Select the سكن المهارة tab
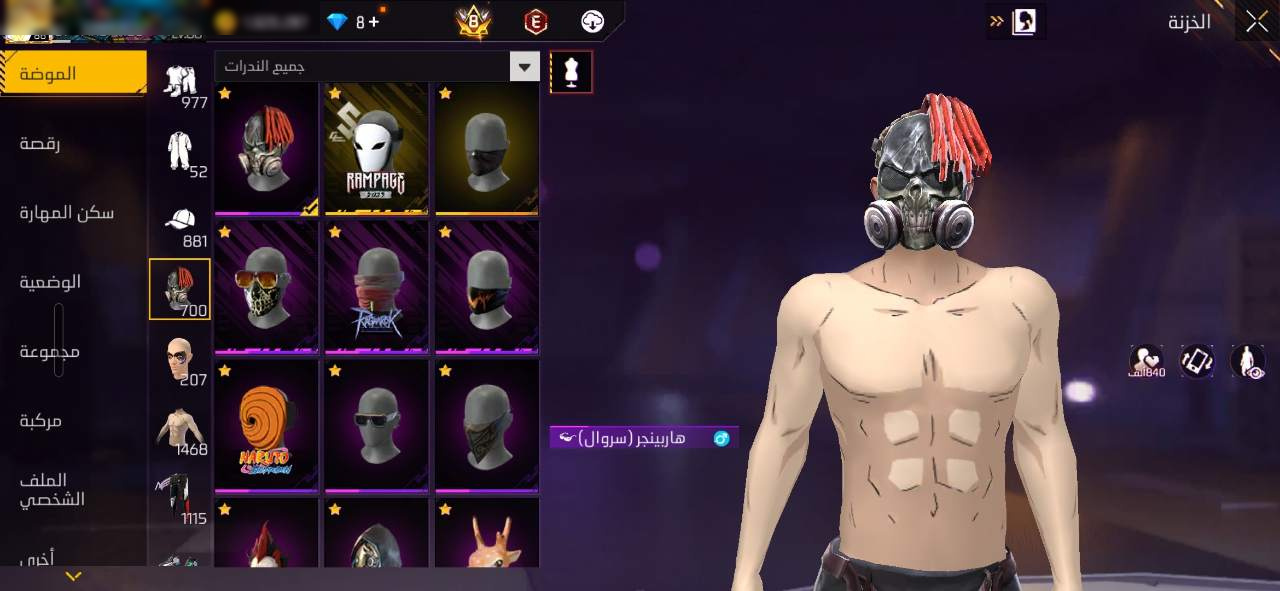Screen dimensions: 1280x591 click(x=67, y=213)
